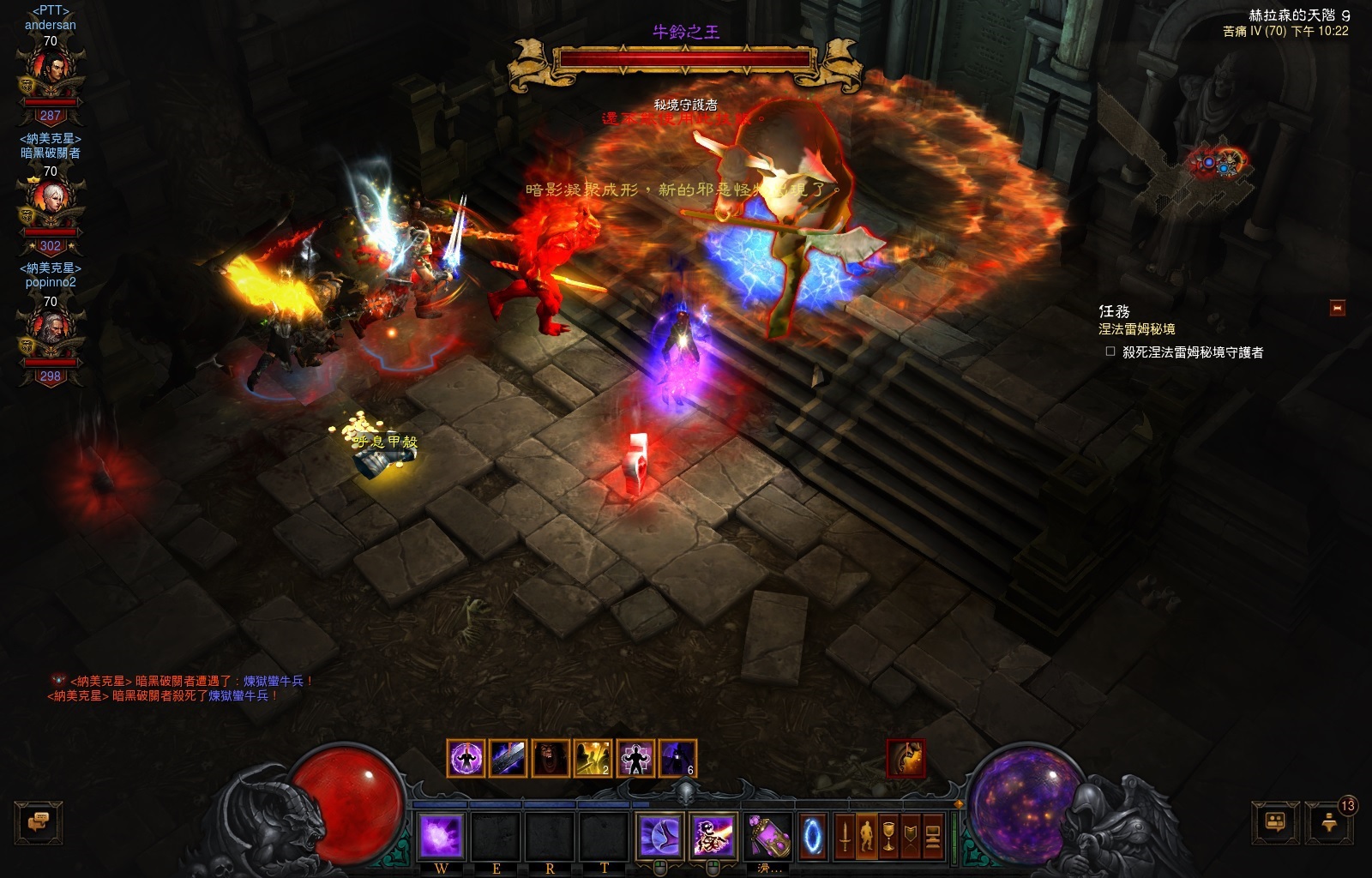The width and height of the screenshot is (1372, 878).
Task: Activate the purple cloud skill on W
Action: point(442,836)
